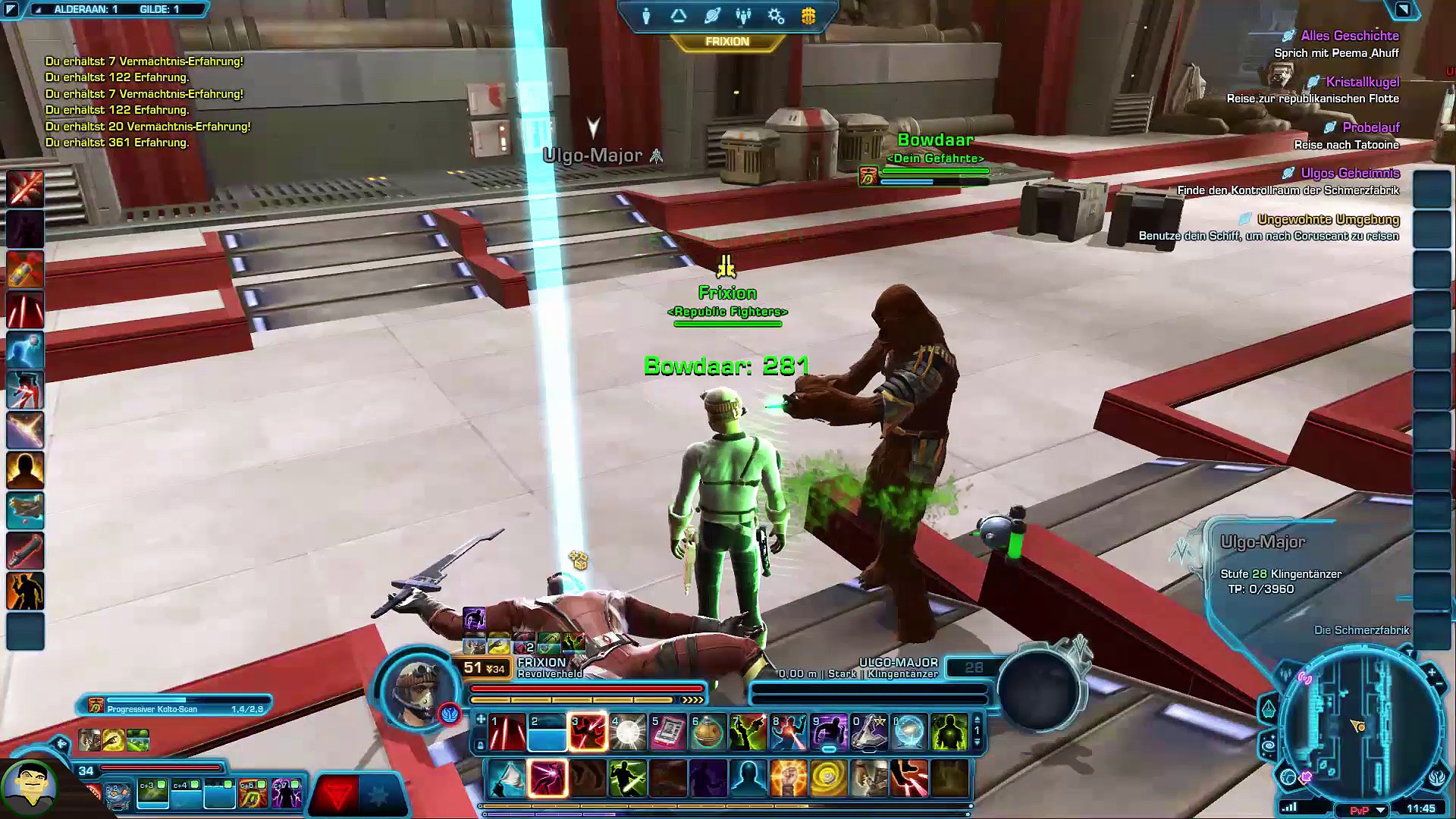Select the white flag ability icon
Screen dimensions: 1456x819
(x=507, y=779)
